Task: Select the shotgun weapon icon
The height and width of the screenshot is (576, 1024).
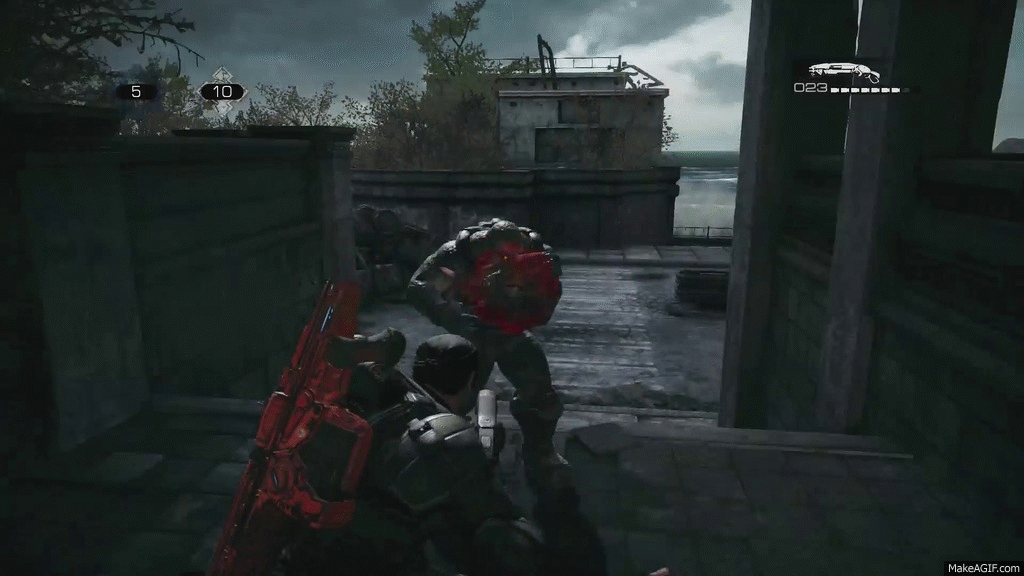Action: point(842,72)
